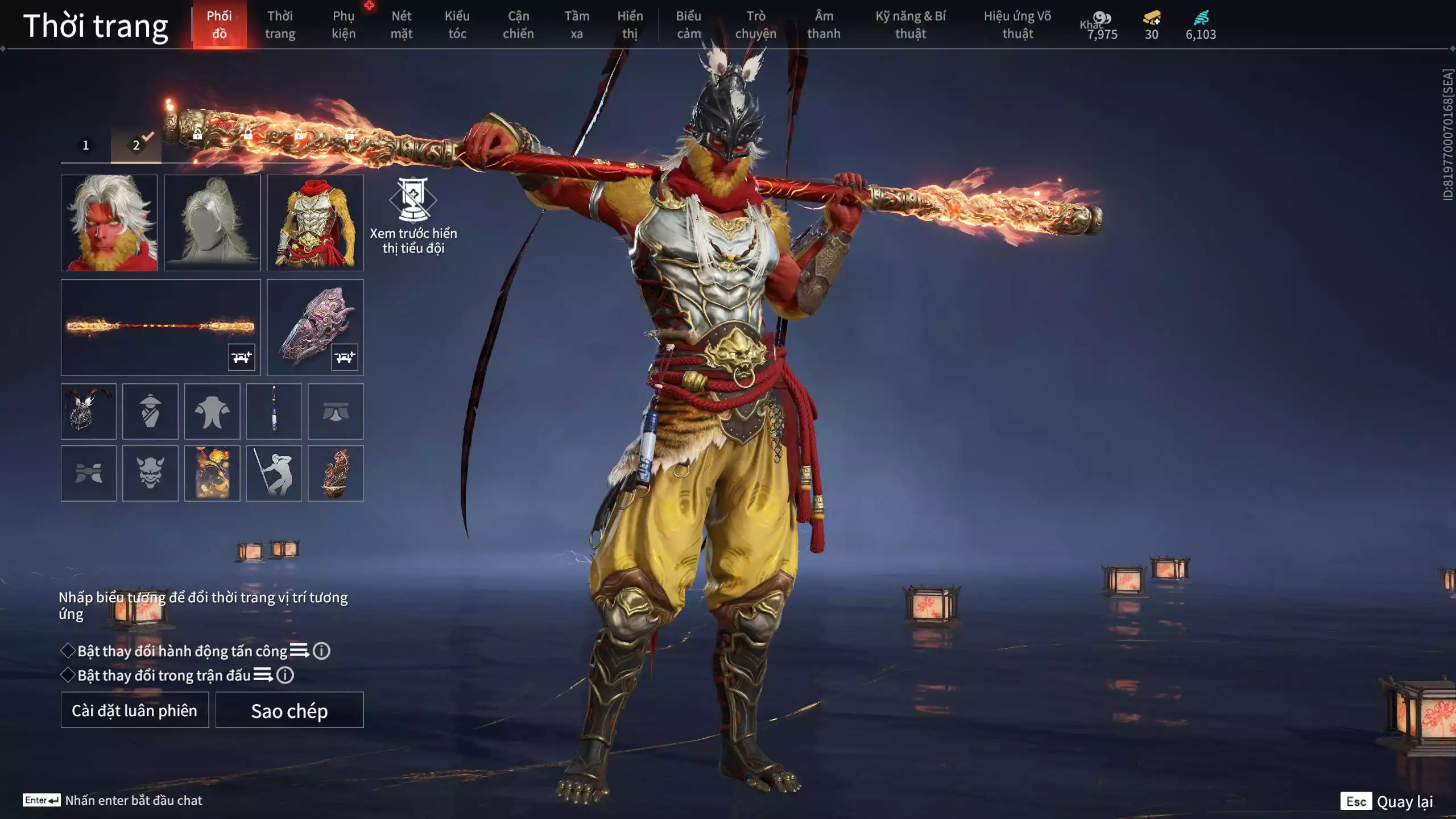Select the flaming staff weapon slot
This screenshot has width=1456, height=819.
(160, 327)
